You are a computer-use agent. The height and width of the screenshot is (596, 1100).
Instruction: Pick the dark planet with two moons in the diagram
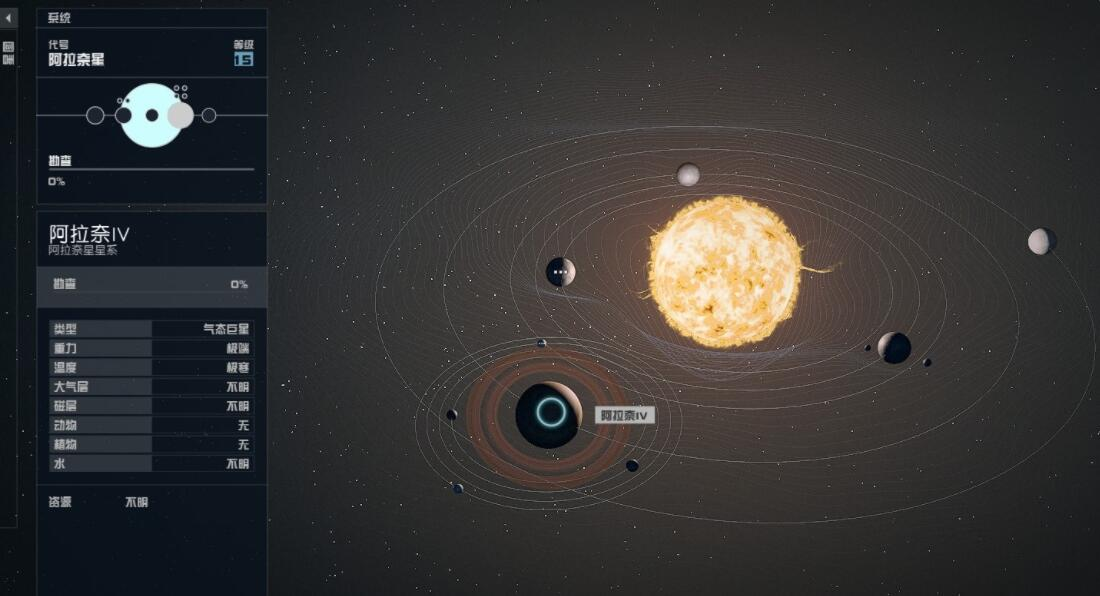coord(123,115)
